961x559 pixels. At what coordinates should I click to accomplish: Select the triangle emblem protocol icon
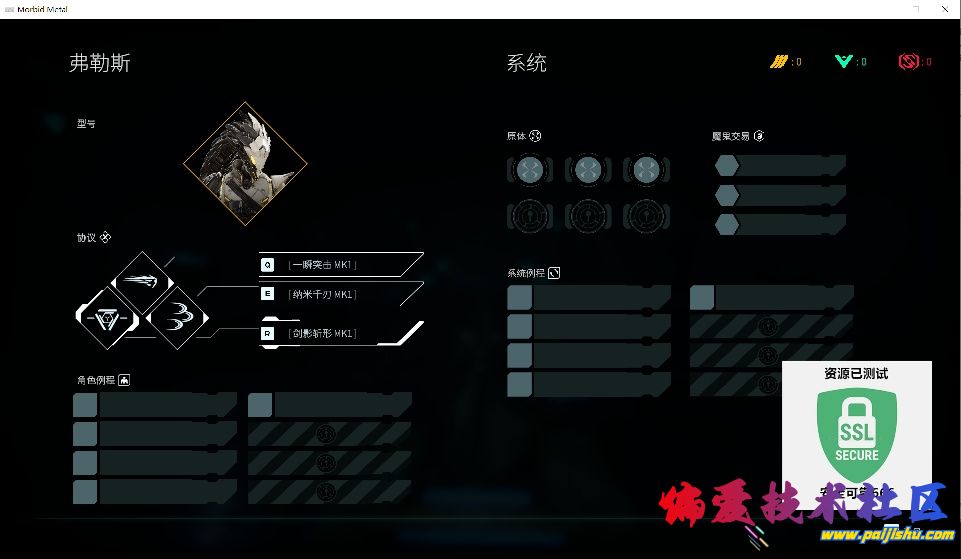point(106,318)
